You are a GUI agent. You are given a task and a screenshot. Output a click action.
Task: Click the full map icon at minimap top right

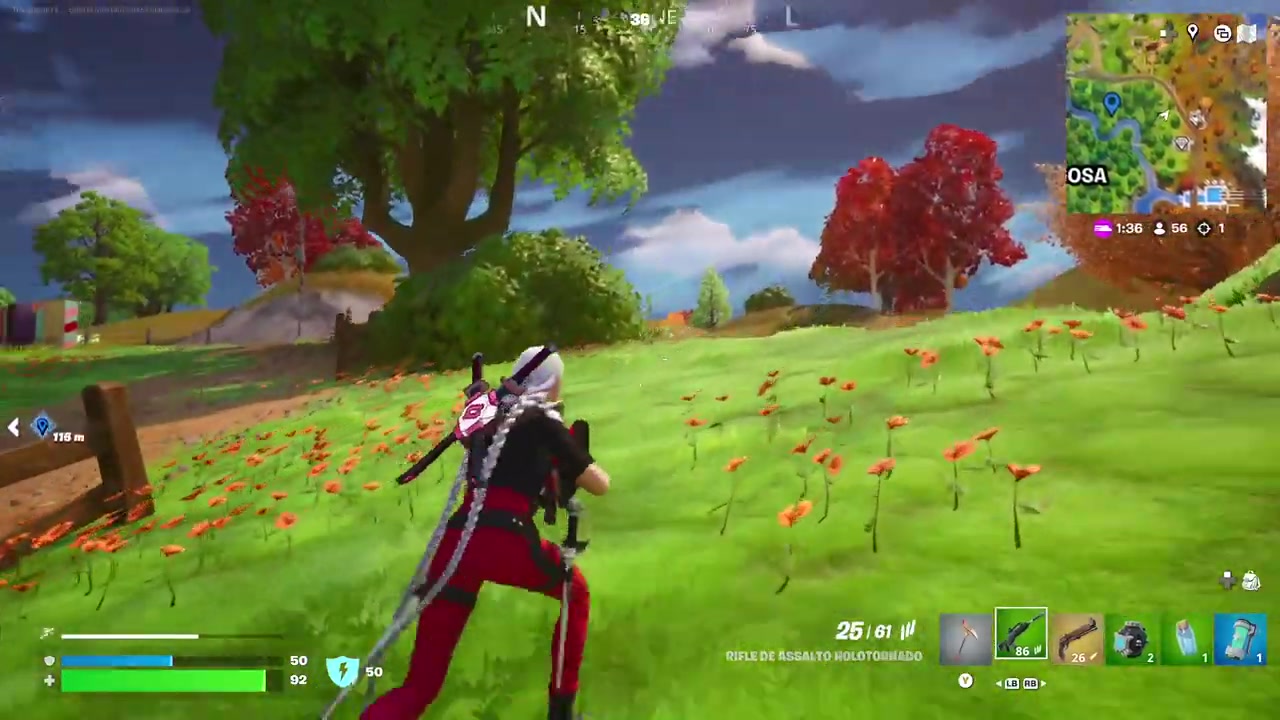[1248, 31]
